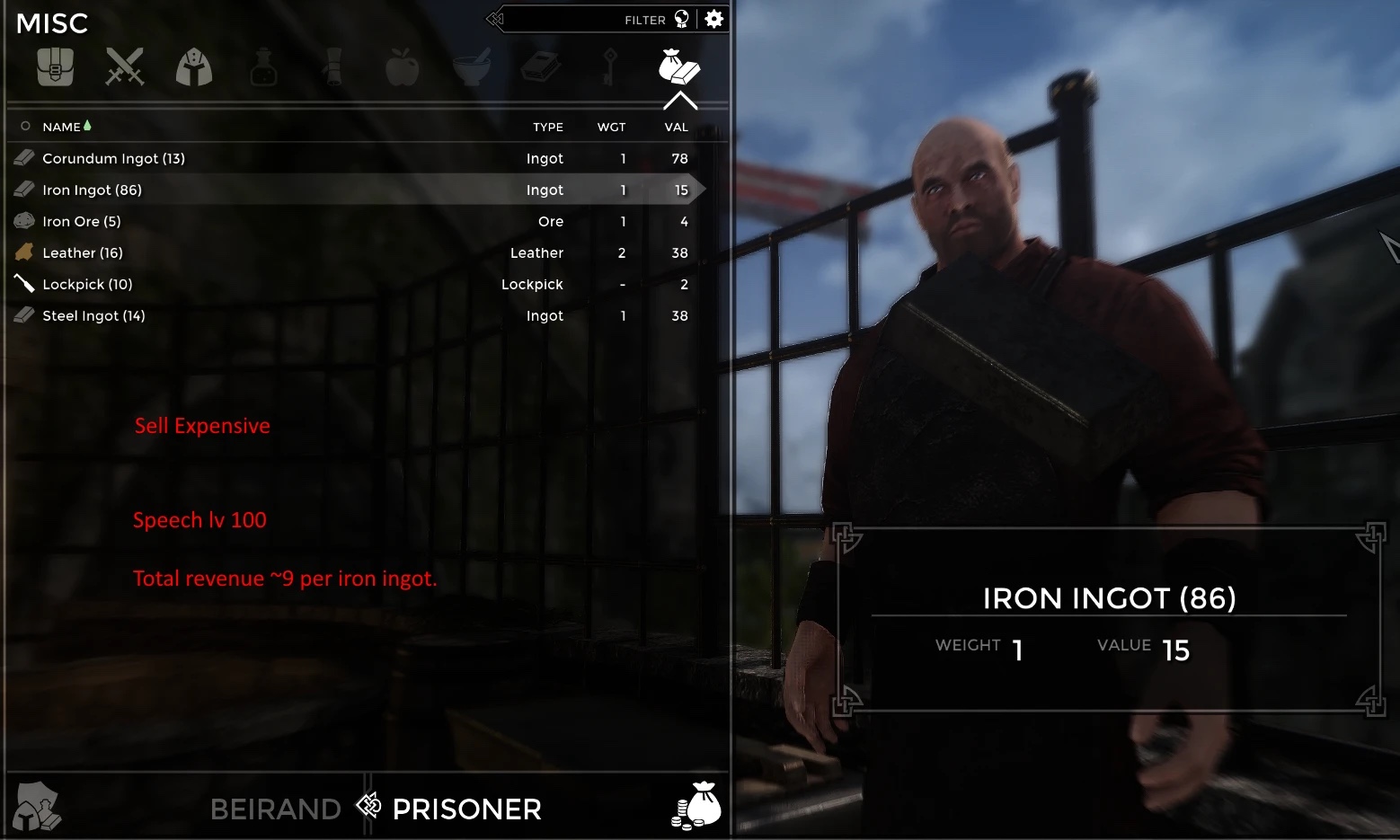Image resolution: width=1400 pixels, height=840 pixels.
Task: Switch to the books category tab
Action: click(x=541, y=67)
